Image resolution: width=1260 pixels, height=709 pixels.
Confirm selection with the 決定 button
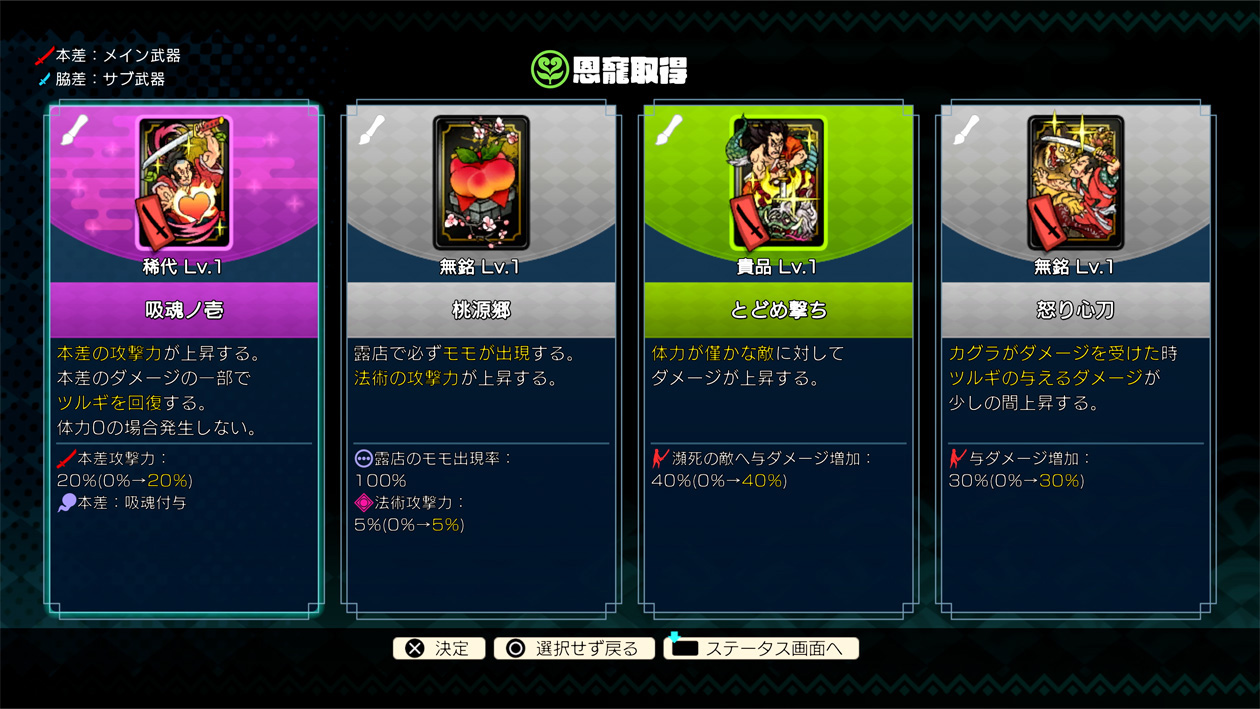pos(439,648)
